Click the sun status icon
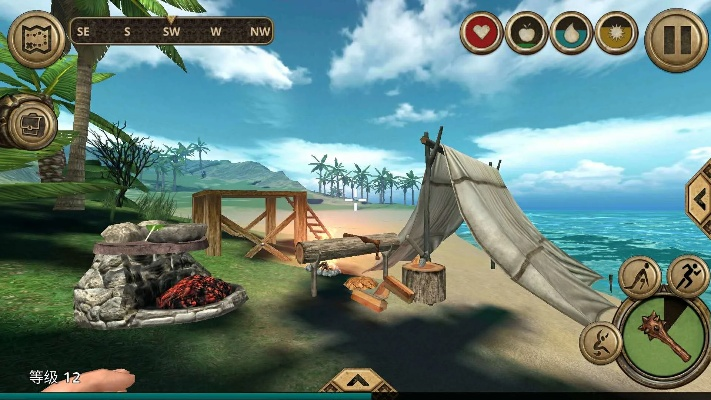This screenshot has height=400, width=711. tap(616, 33)
